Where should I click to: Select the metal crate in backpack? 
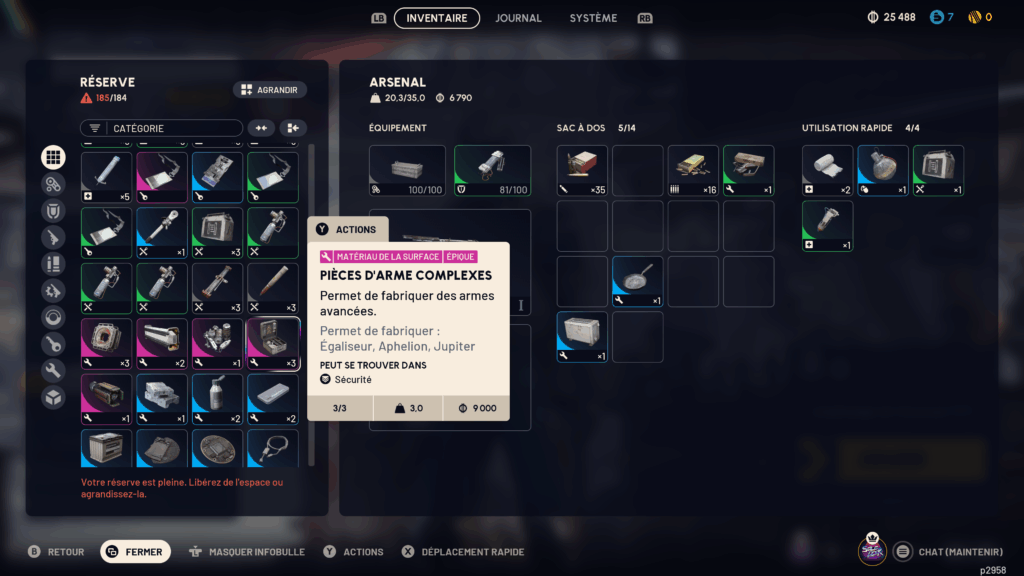click(582, 337)
